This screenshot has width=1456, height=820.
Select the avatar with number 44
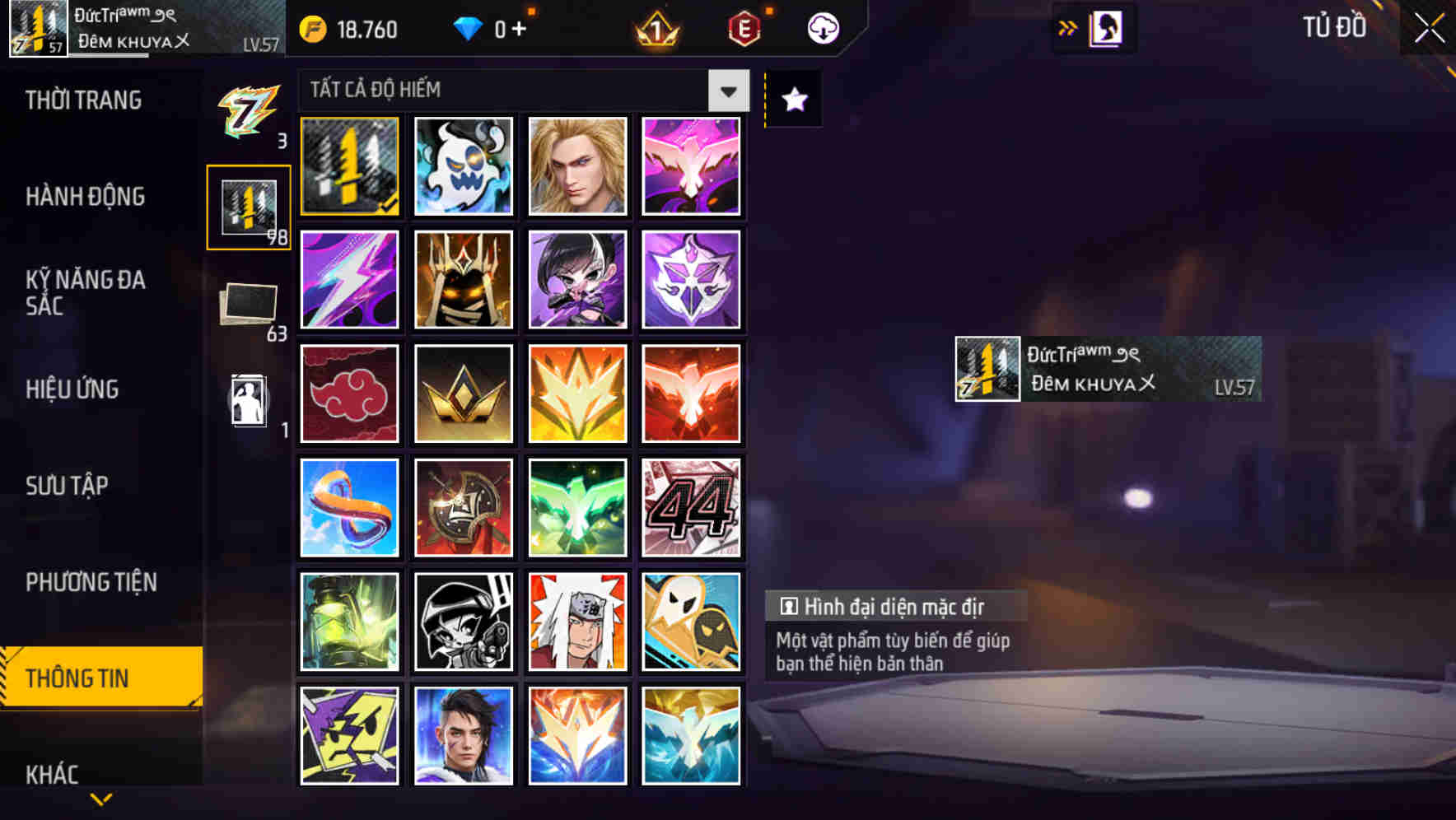[x=692, y=506]
